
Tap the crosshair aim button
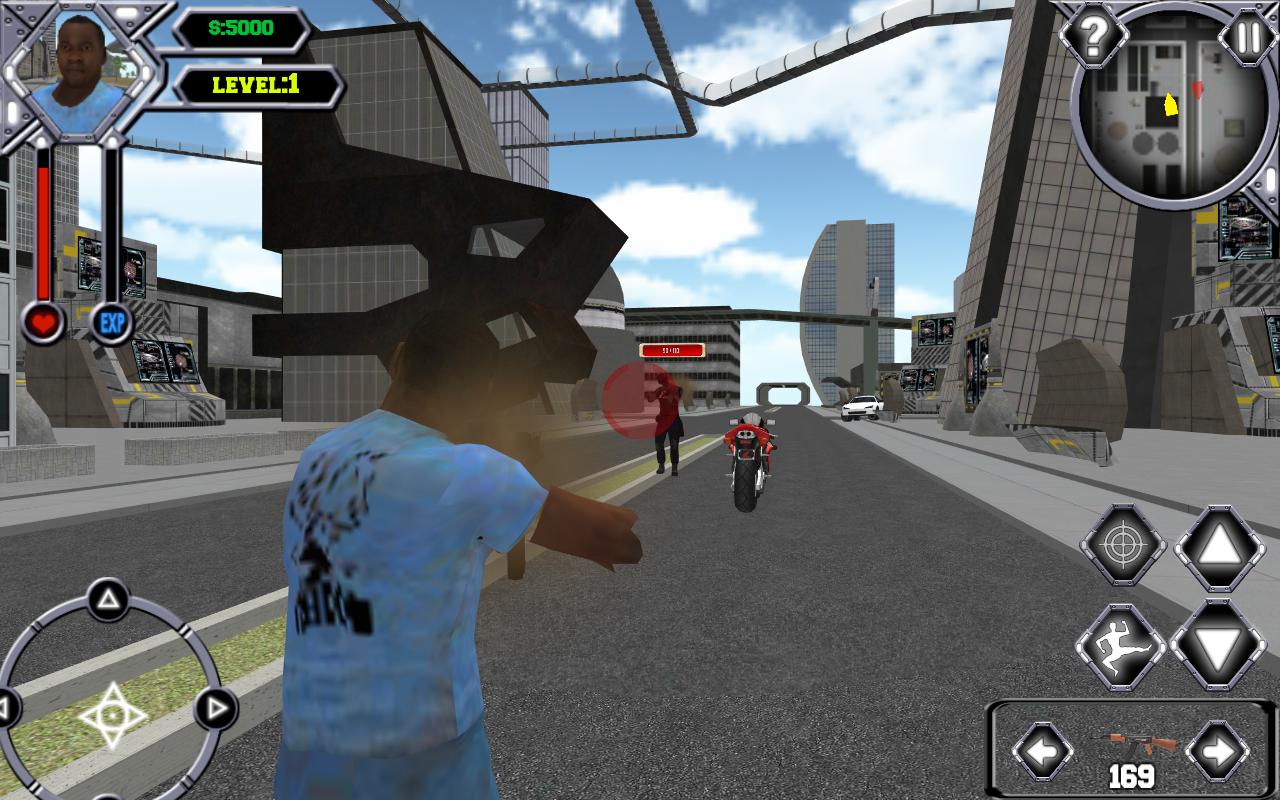pos(1123,547)
